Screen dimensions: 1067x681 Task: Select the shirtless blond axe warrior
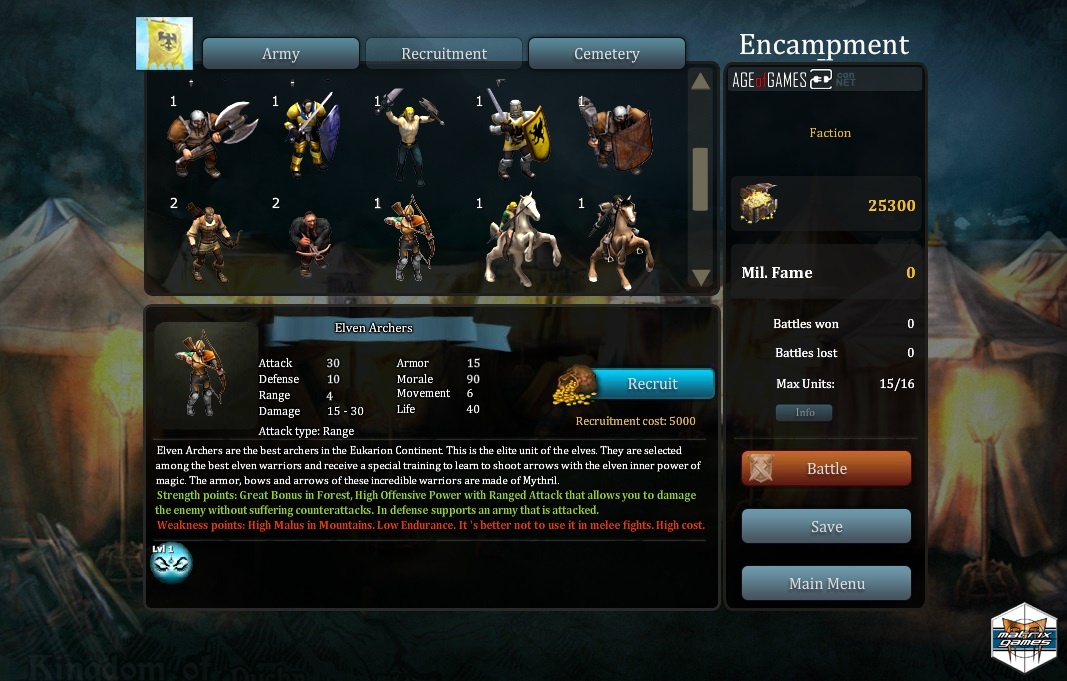(410, 136)
